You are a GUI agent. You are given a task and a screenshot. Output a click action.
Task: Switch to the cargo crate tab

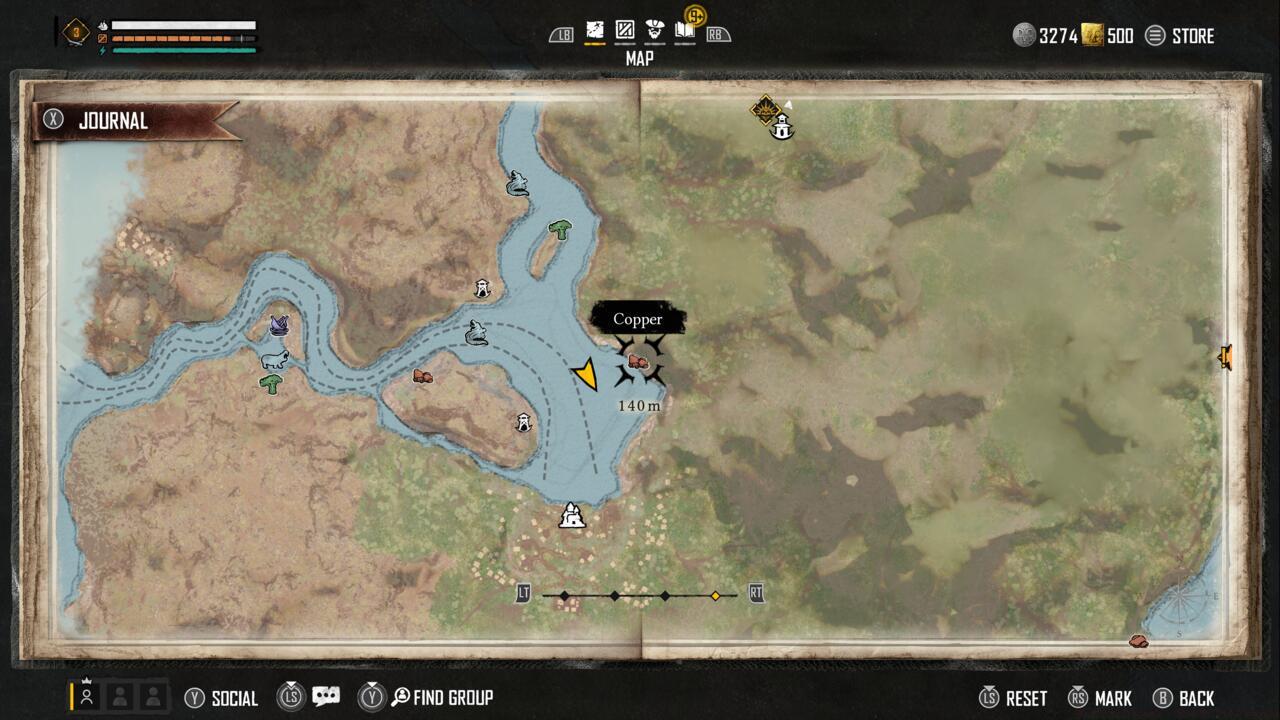[x=625, y=31]
